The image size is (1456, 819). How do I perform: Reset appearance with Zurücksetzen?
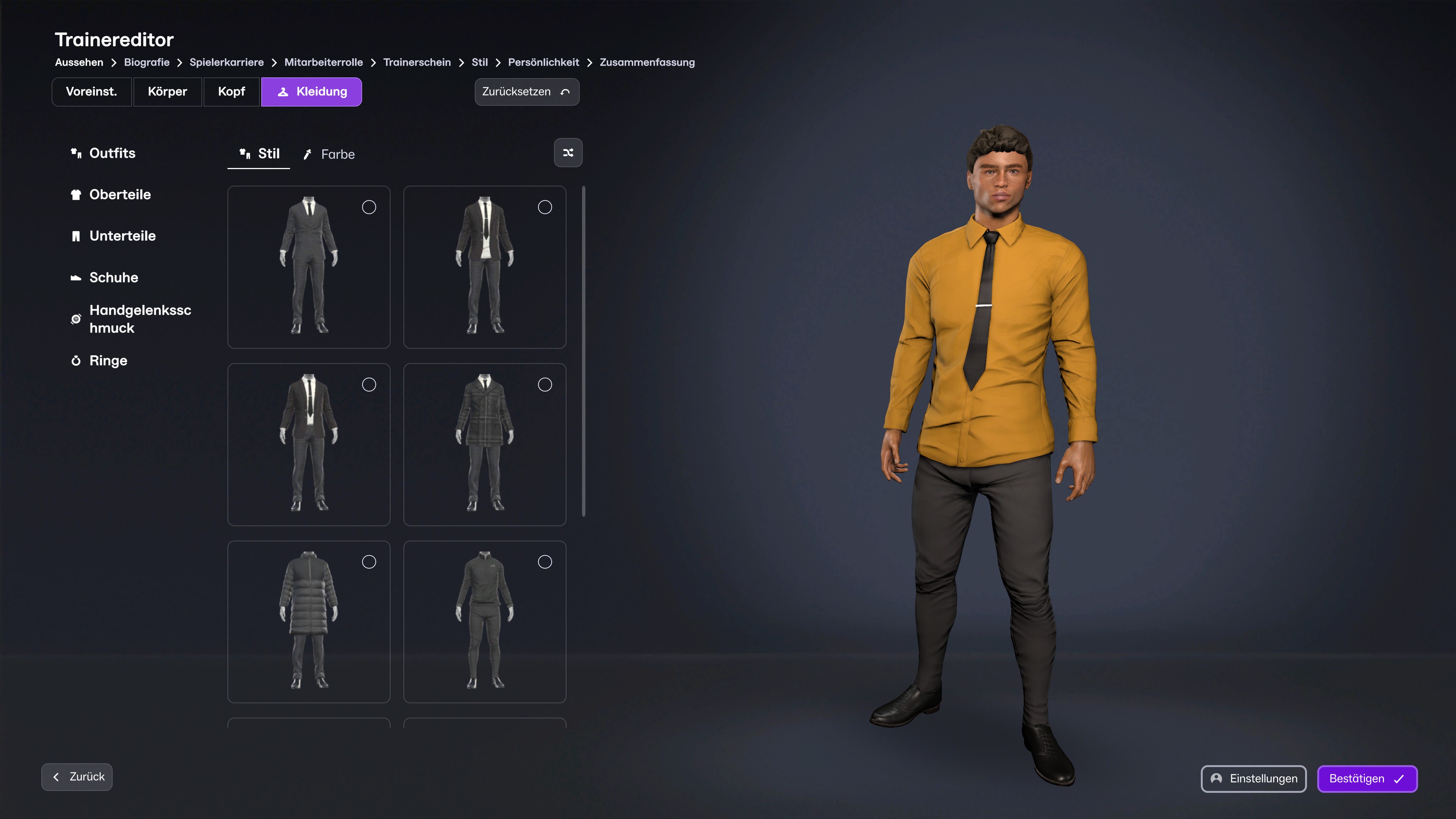point(526,91)
